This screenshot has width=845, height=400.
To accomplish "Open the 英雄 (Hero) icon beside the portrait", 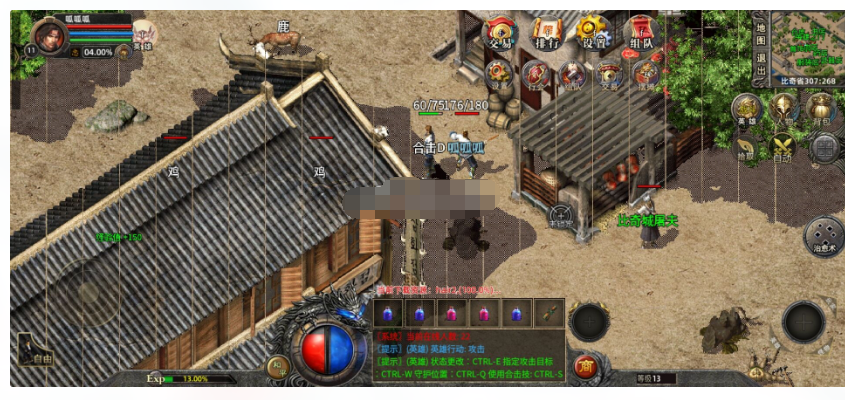I will tap(144, 36).
